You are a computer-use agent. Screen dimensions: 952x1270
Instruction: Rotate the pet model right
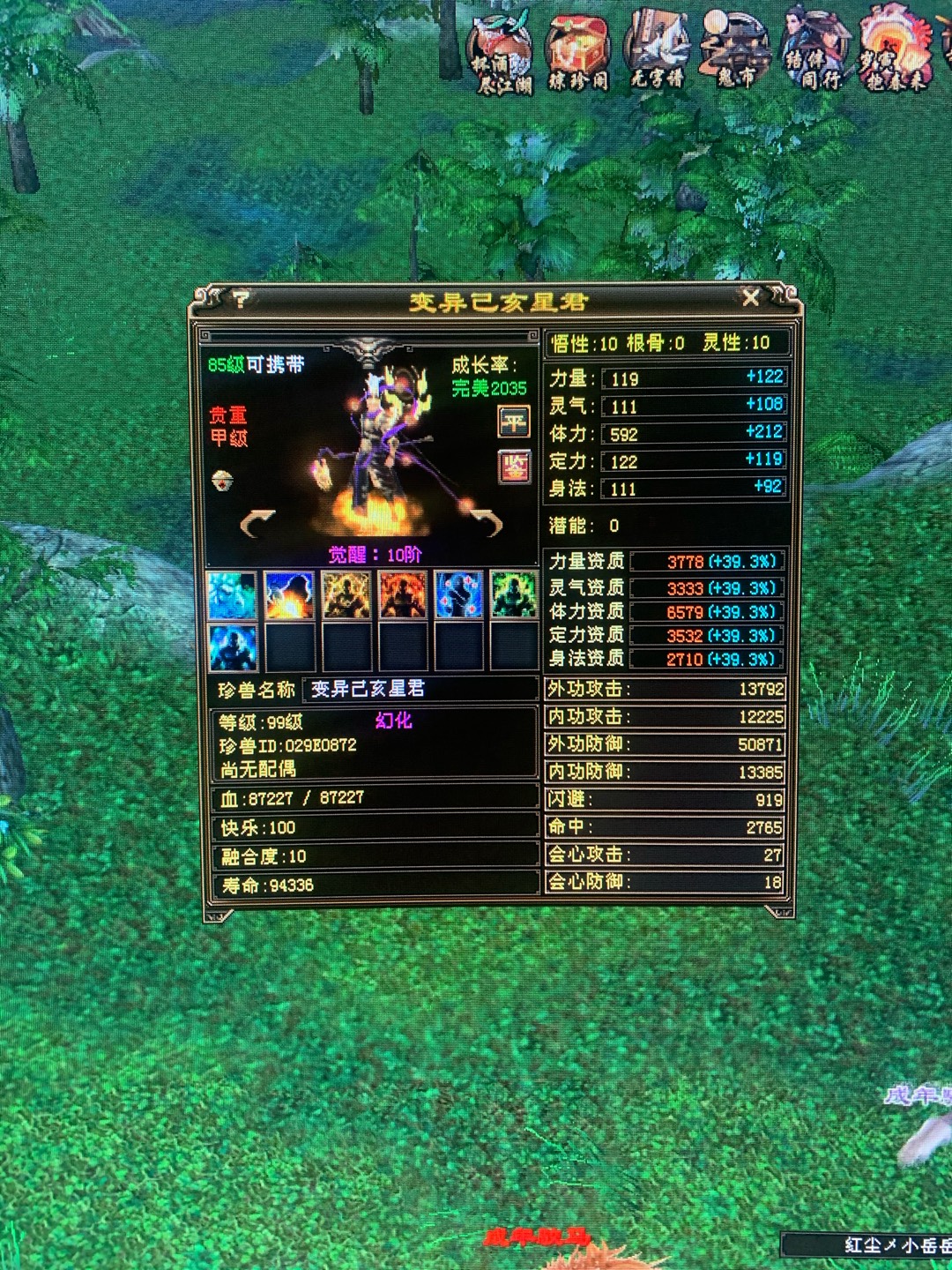[x=486, y=522]
